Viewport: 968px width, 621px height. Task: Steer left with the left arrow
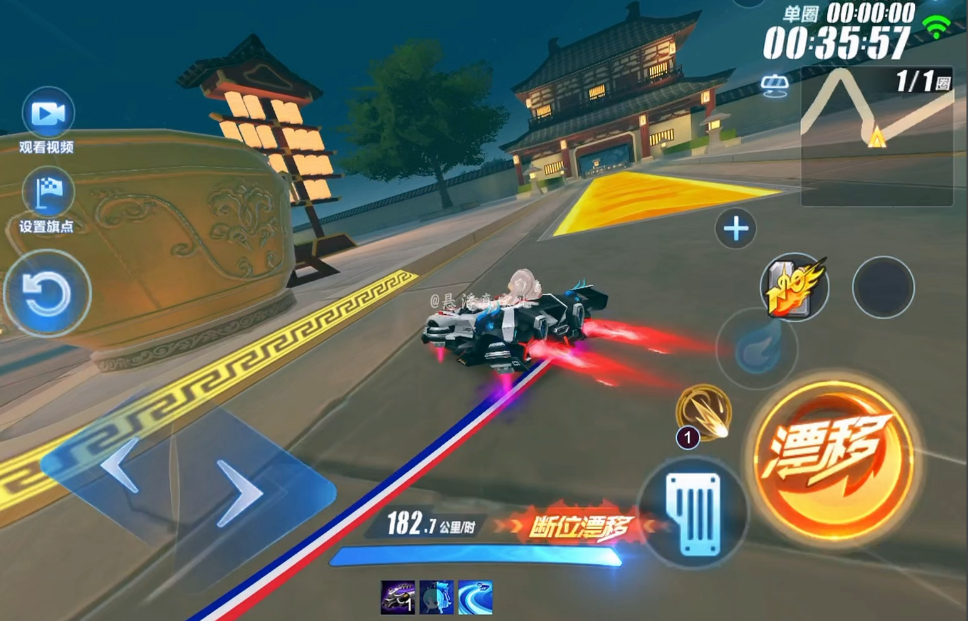(120, 465)
